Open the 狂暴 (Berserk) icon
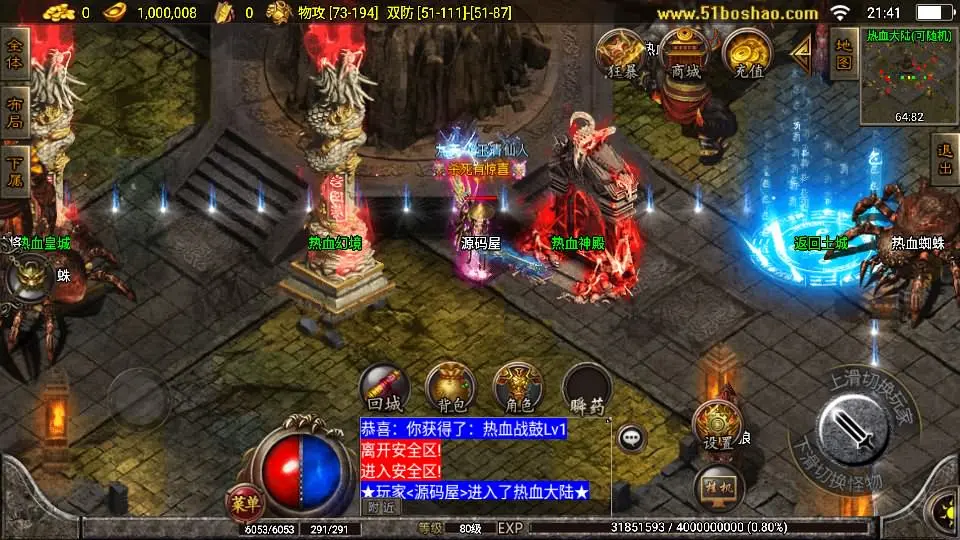The height and width of the screenshot is (540, 960). click(x=620, y=54)
